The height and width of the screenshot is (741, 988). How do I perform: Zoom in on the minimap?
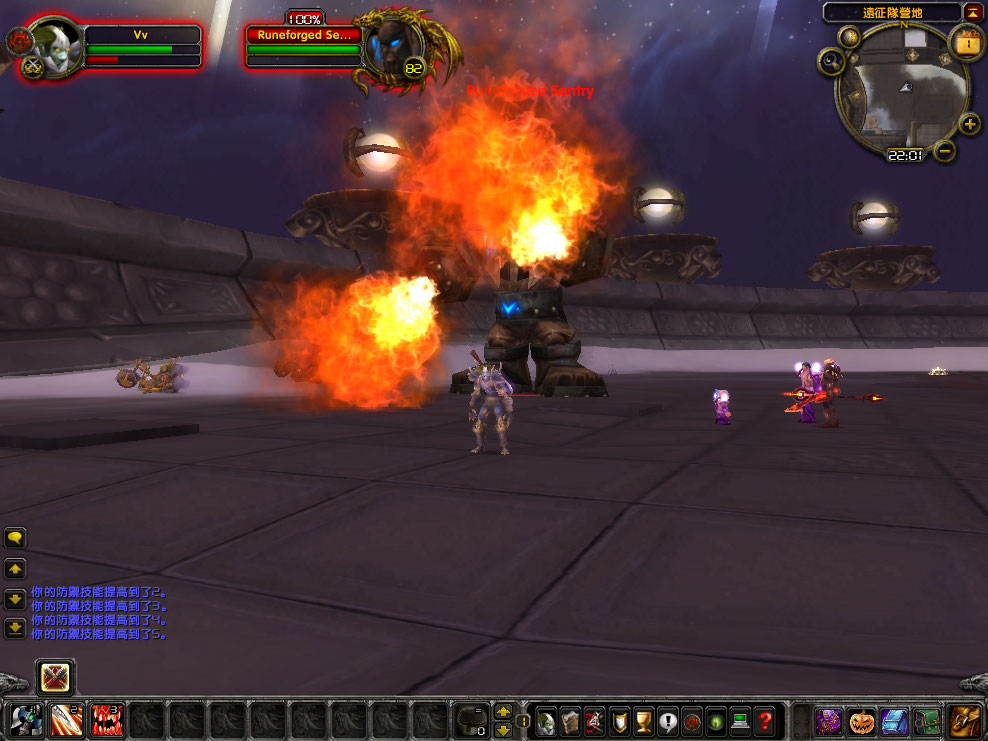969,124
